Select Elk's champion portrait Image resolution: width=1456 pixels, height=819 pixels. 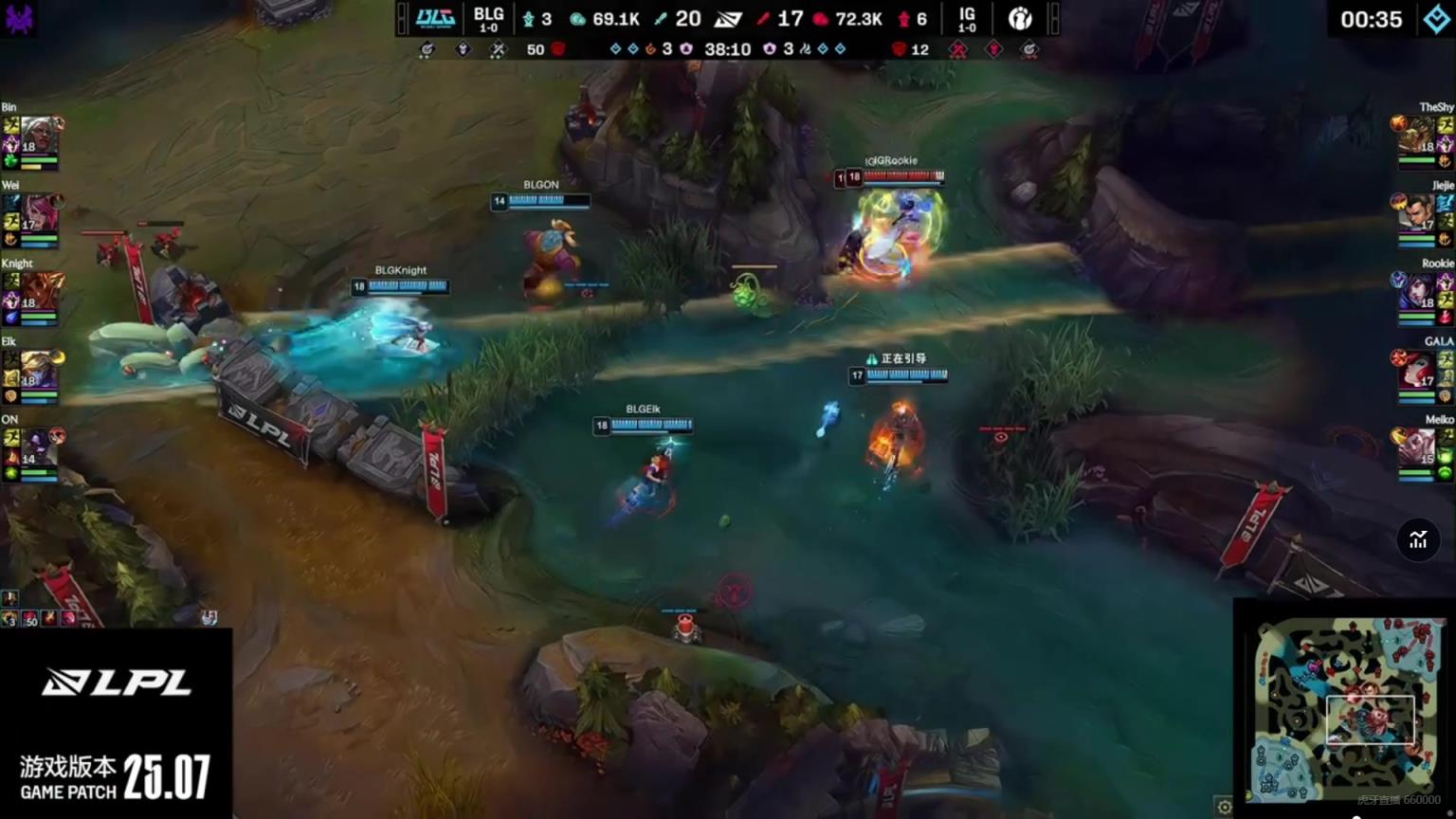[39, 370]
